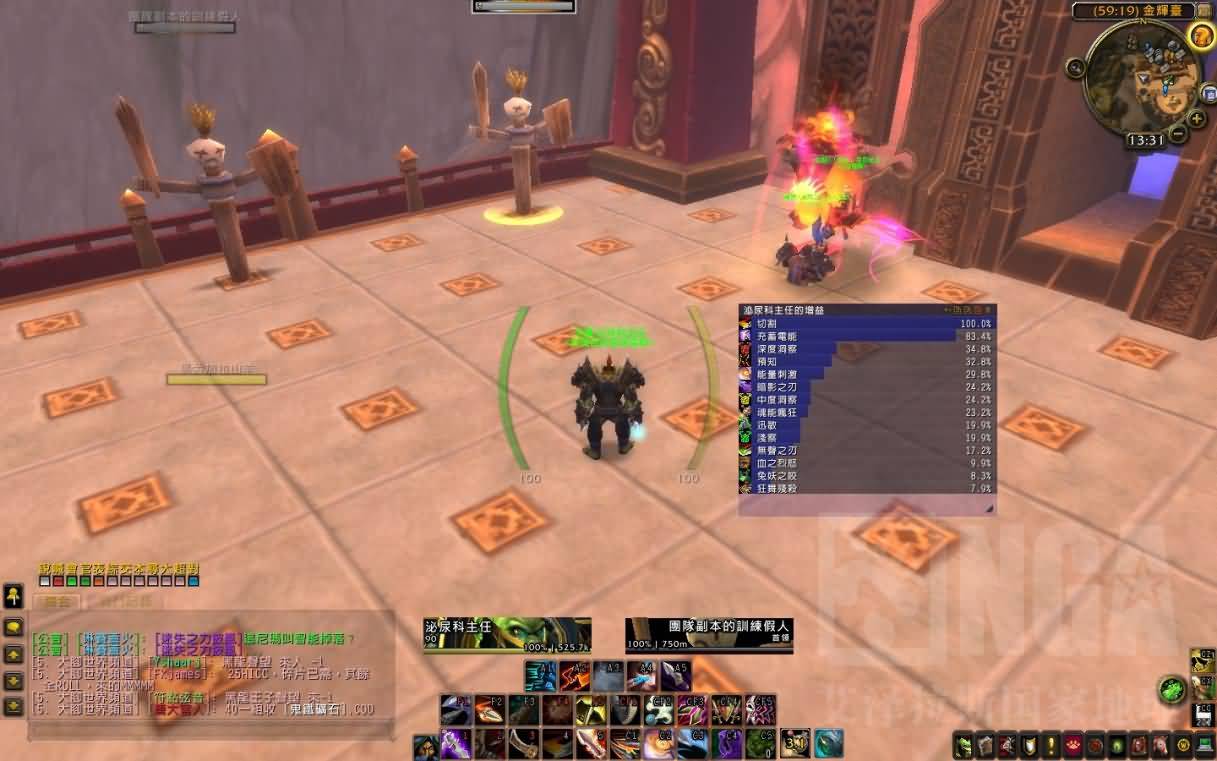Click the minimap tracking button
Viewport: 1217px width, 761px height.
click(1076, 68)
